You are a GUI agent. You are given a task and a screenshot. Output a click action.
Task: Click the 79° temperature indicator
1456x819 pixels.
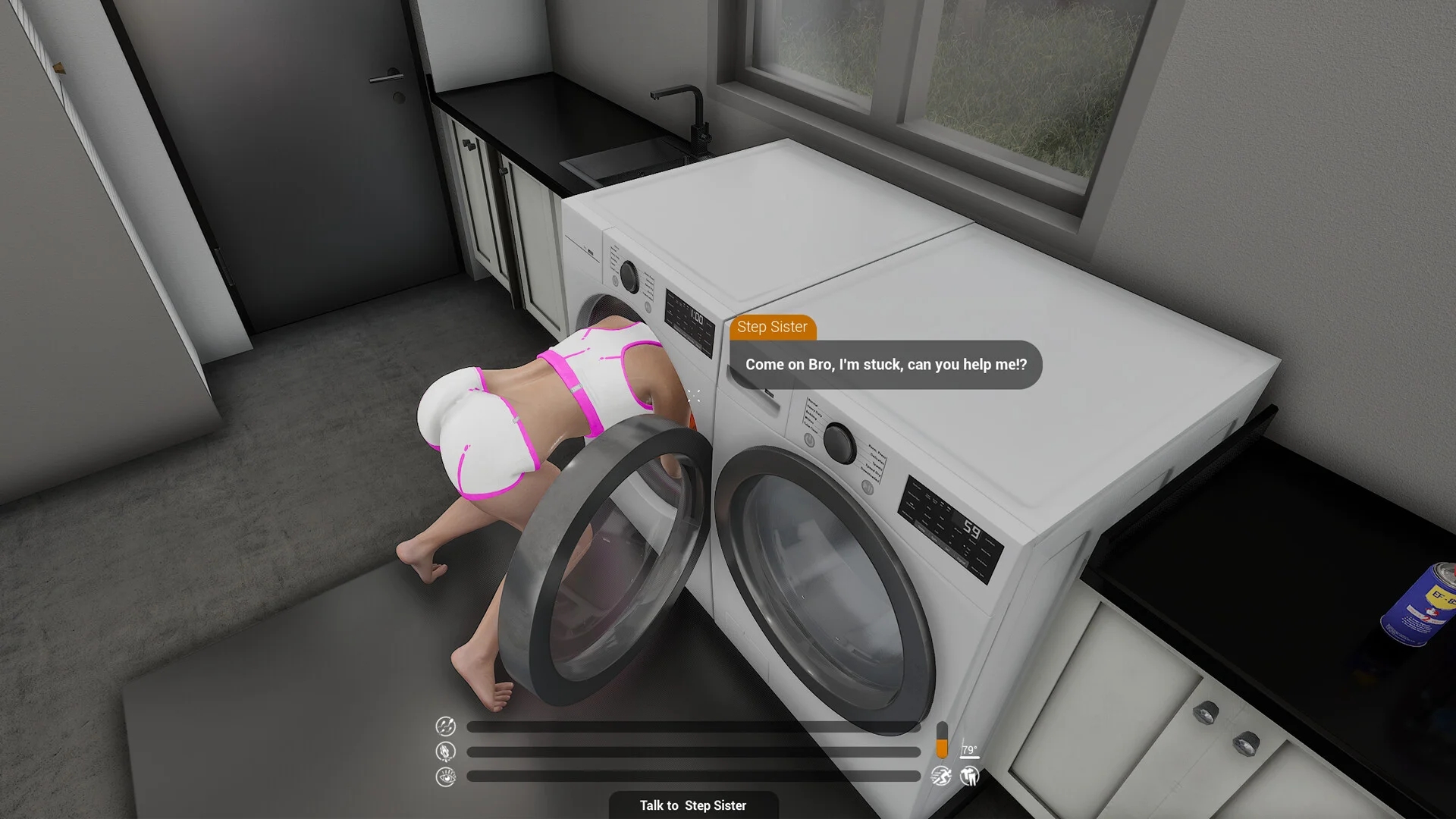point(969,749)
